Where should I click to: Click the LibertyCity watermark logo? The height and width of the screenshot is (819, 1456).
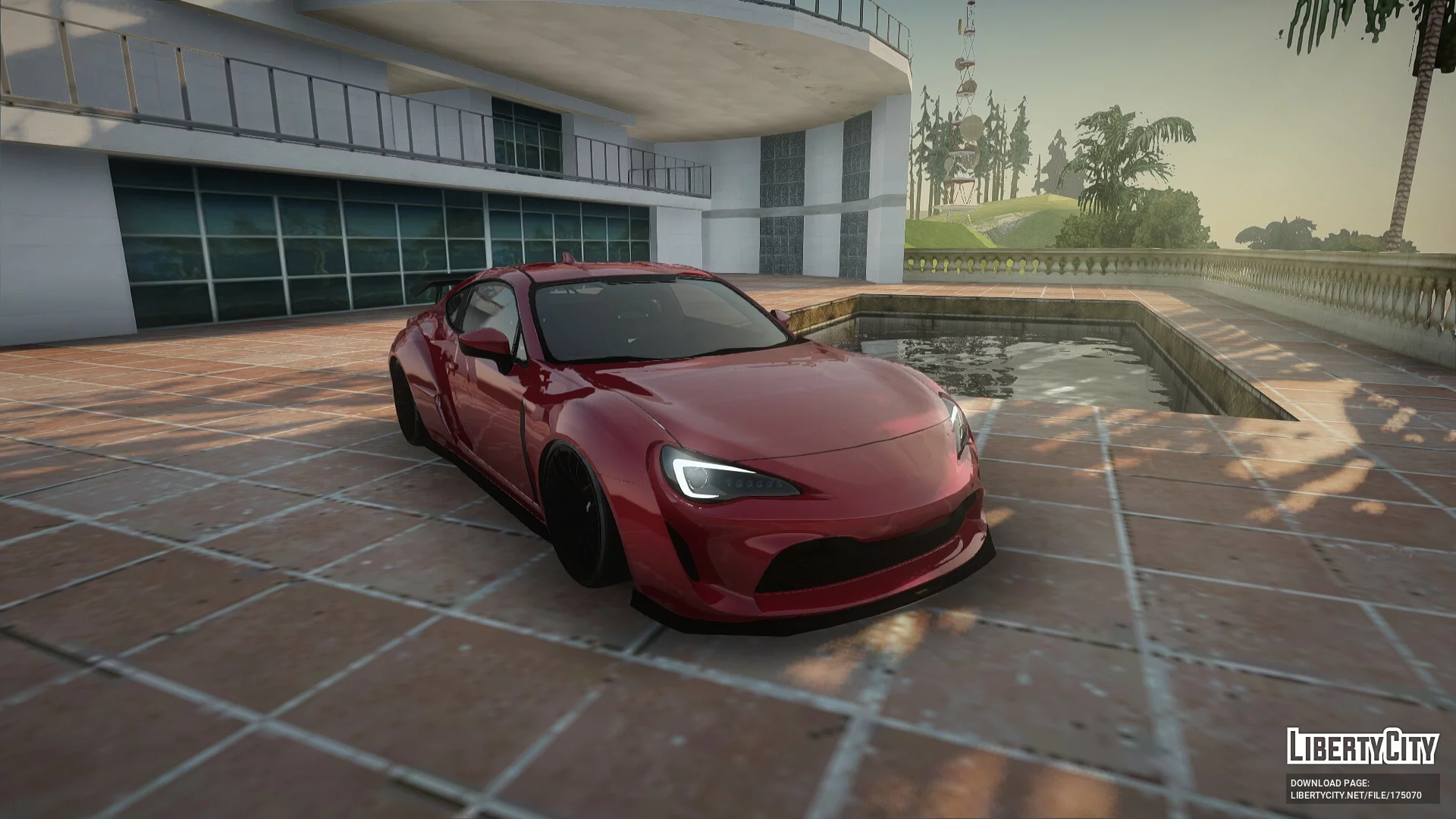click(1362, 746)
